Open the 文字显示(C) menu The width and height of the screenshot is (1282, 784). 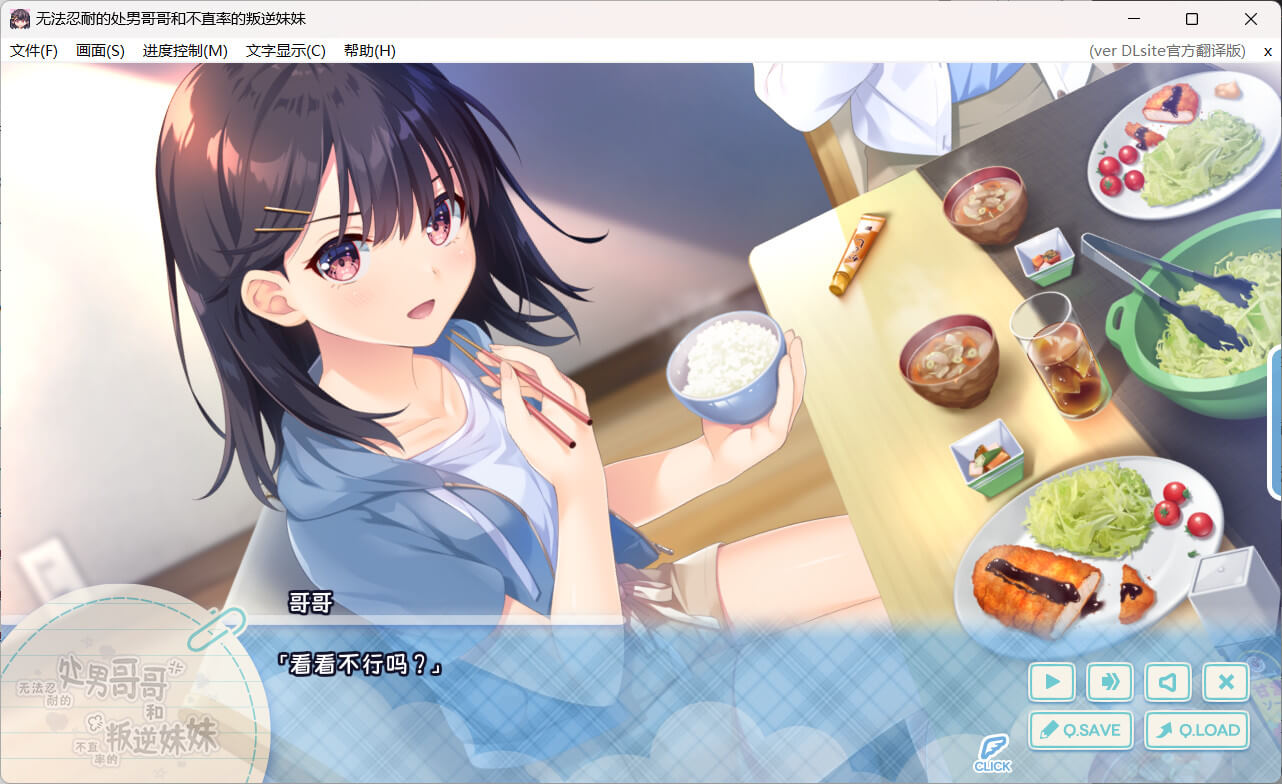(286, 51)
